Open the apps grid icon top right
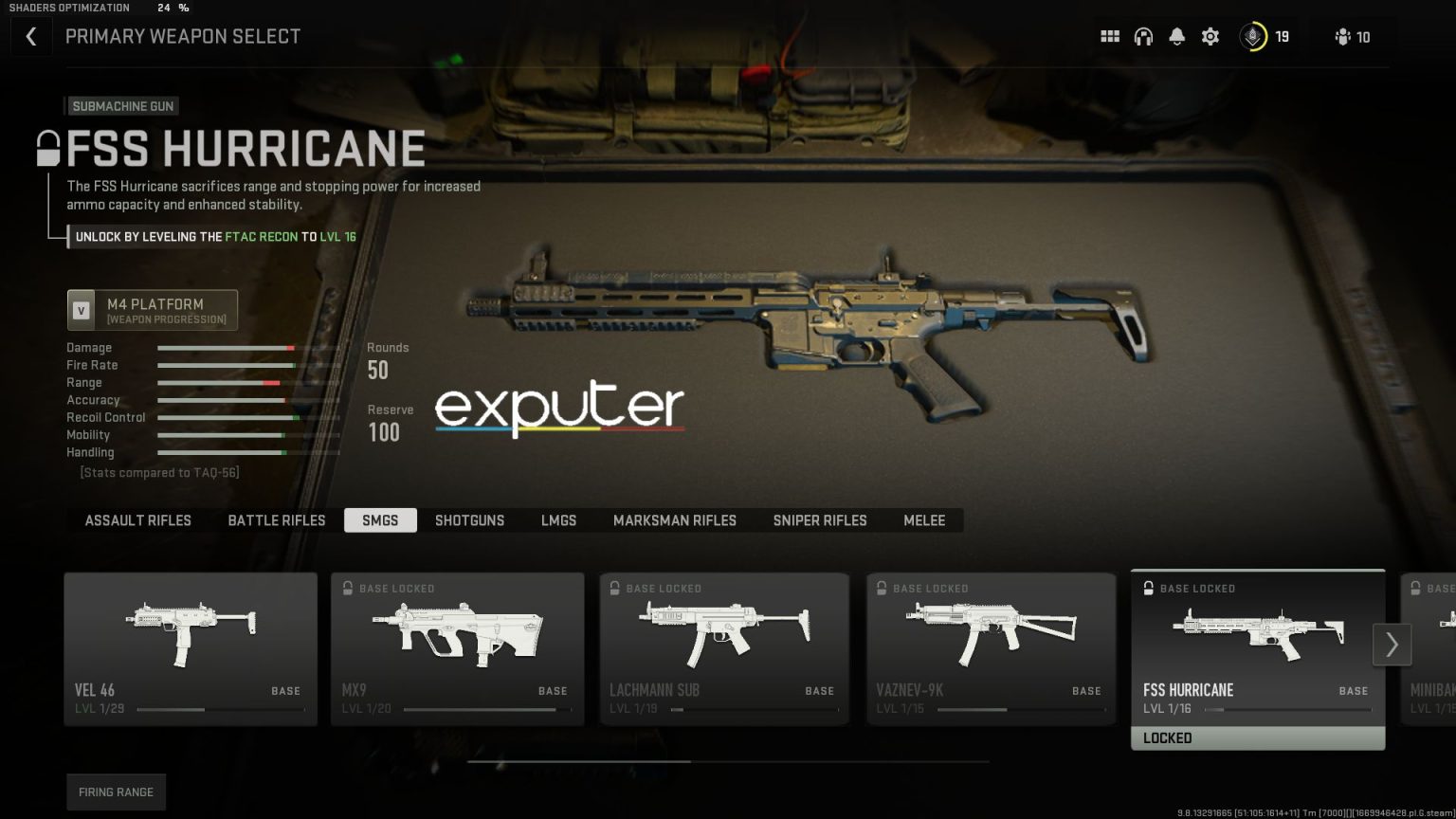Viewport: 1456px width, 819px height. tap(1109, 36)
